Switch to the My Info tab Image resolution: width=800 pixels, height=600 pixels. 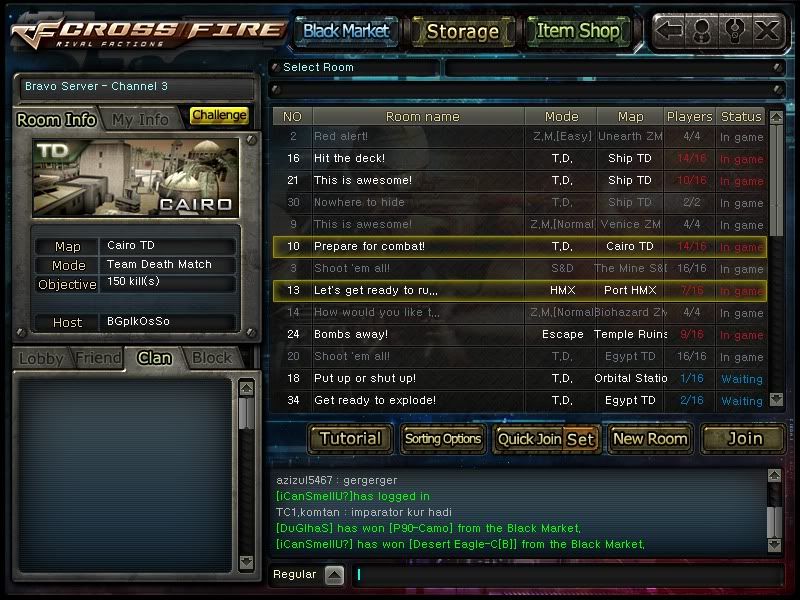click(x=140, y=119)
